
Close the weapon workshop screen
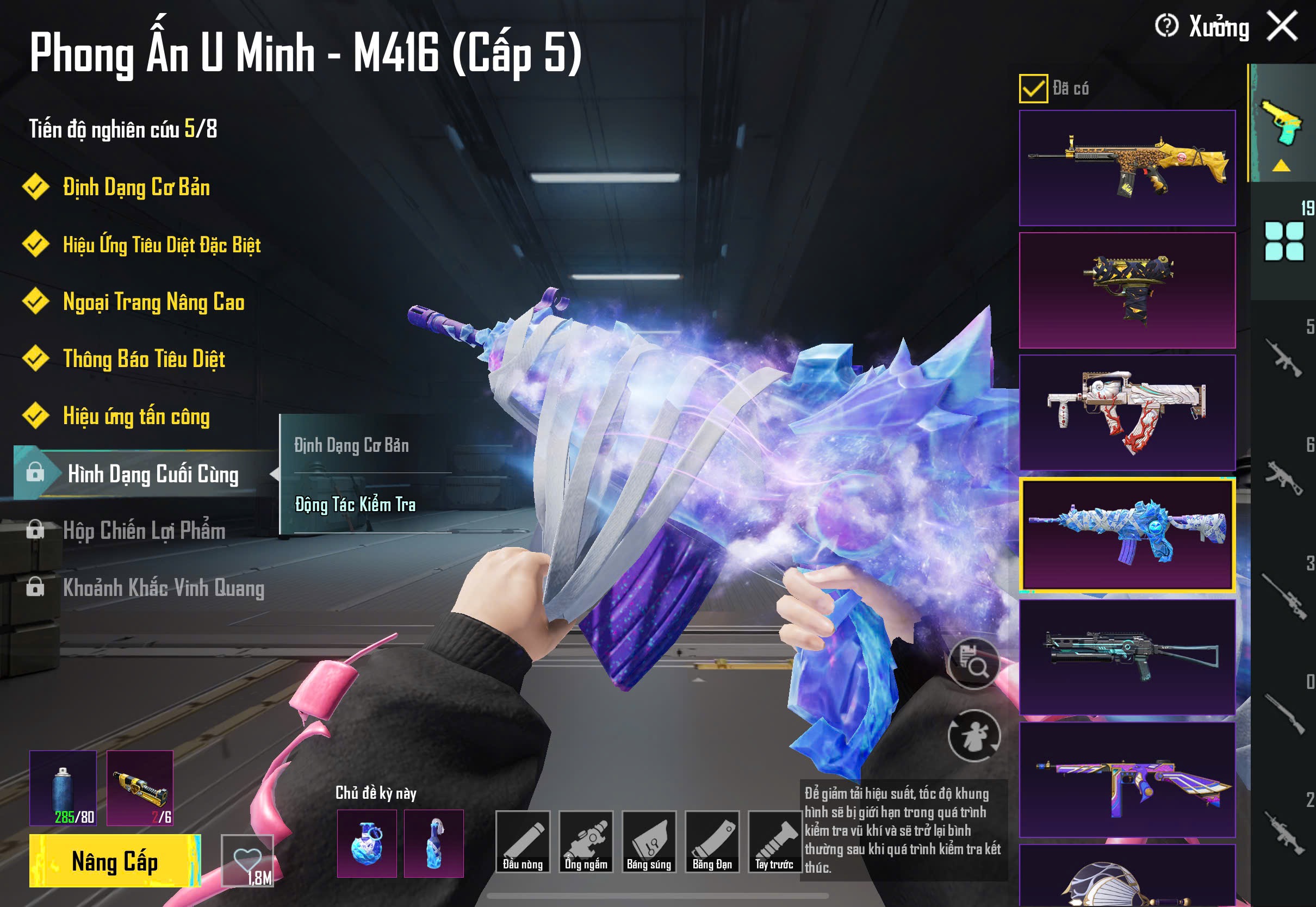pos(1282,26)
